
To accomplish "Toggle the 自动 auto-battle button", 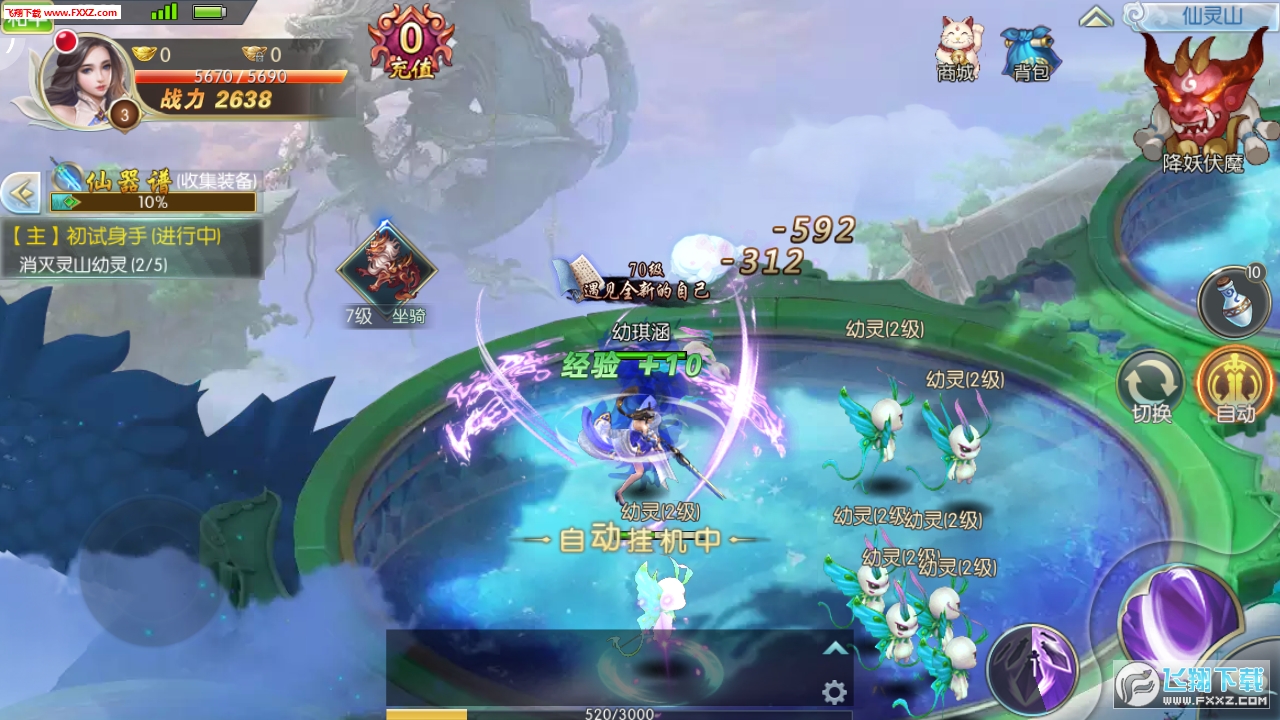I will click(x=1235, y=386).
